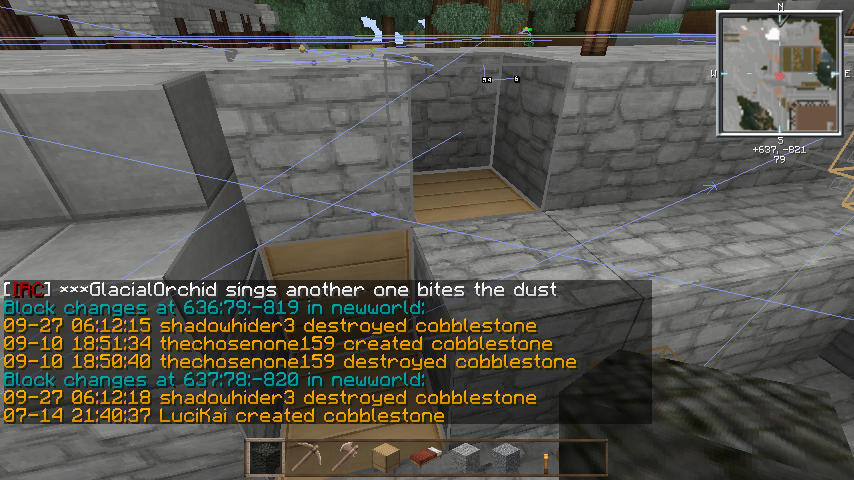
Task: Open the minimap in the corner
Action: pos(778,73)
